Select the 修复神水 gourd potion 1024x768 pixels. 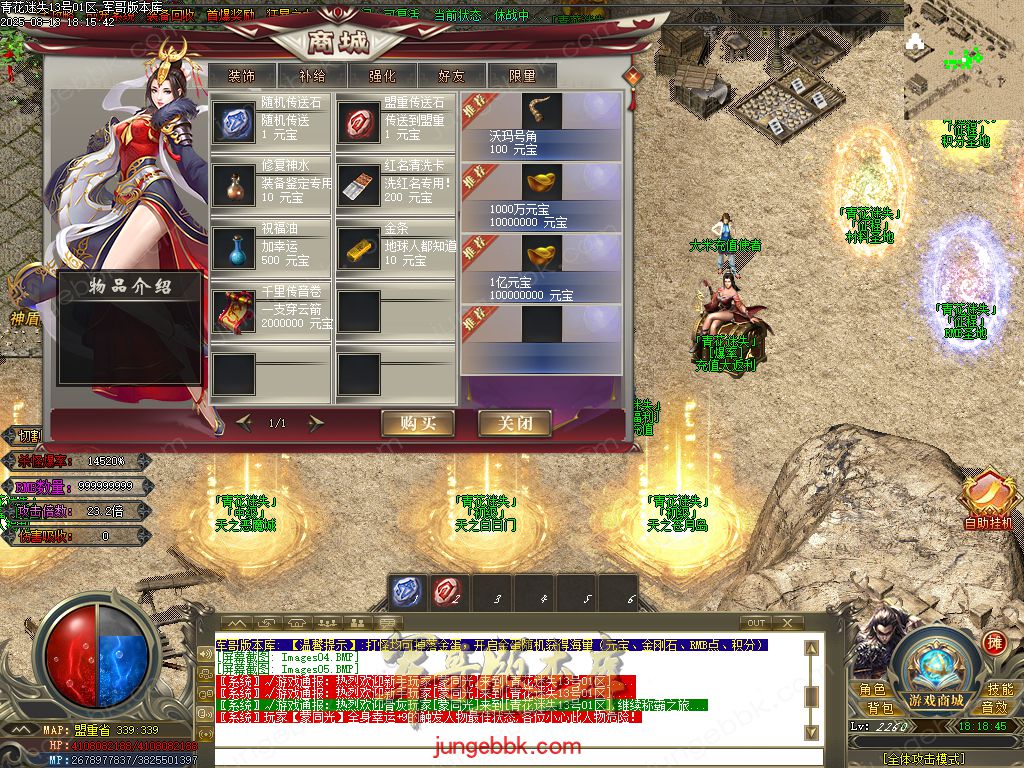click(x=234, y=185)
